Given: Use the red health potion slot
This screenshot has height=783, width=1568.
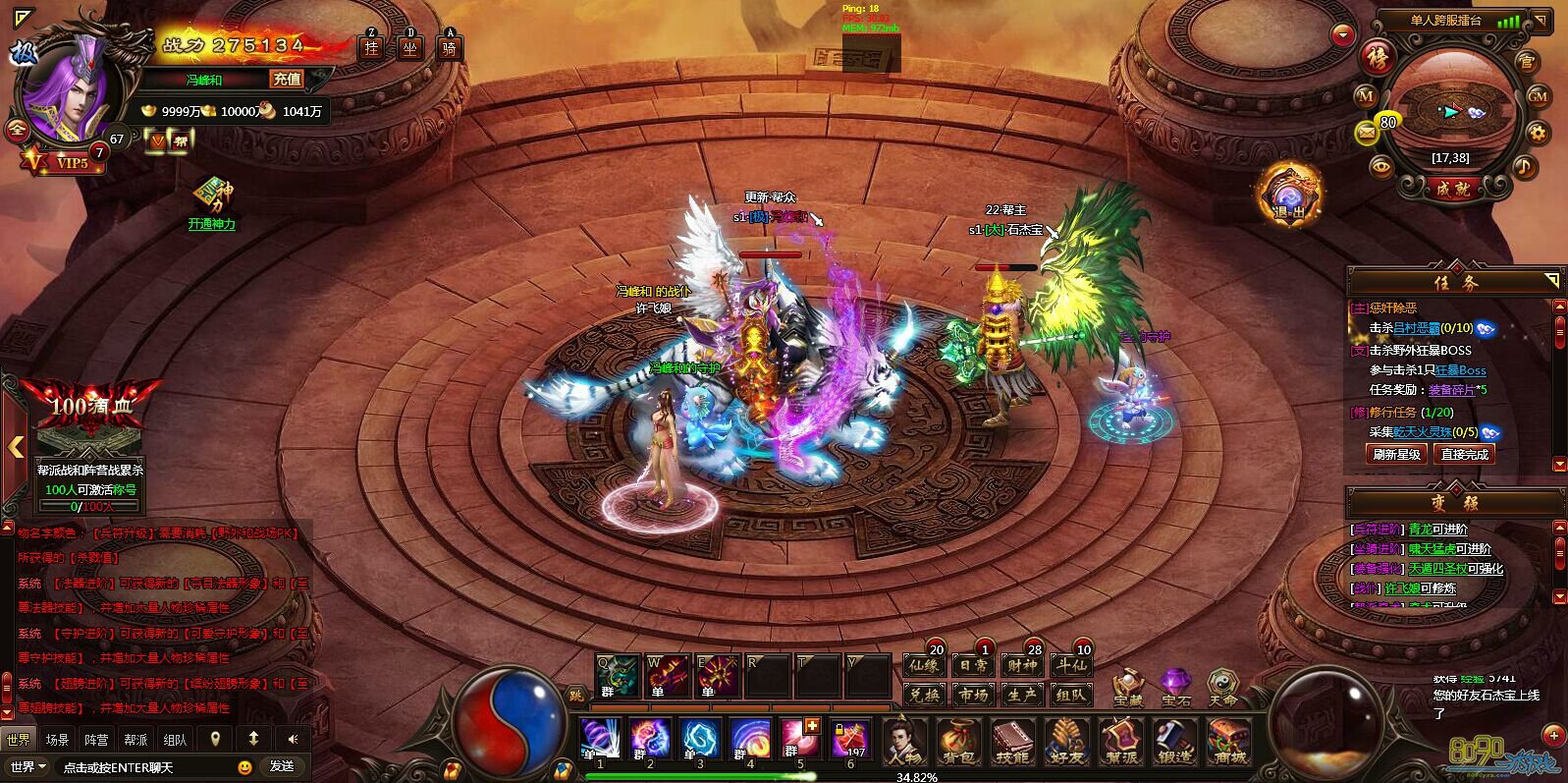Looking at the screenshot, I should tap(849, 739).
